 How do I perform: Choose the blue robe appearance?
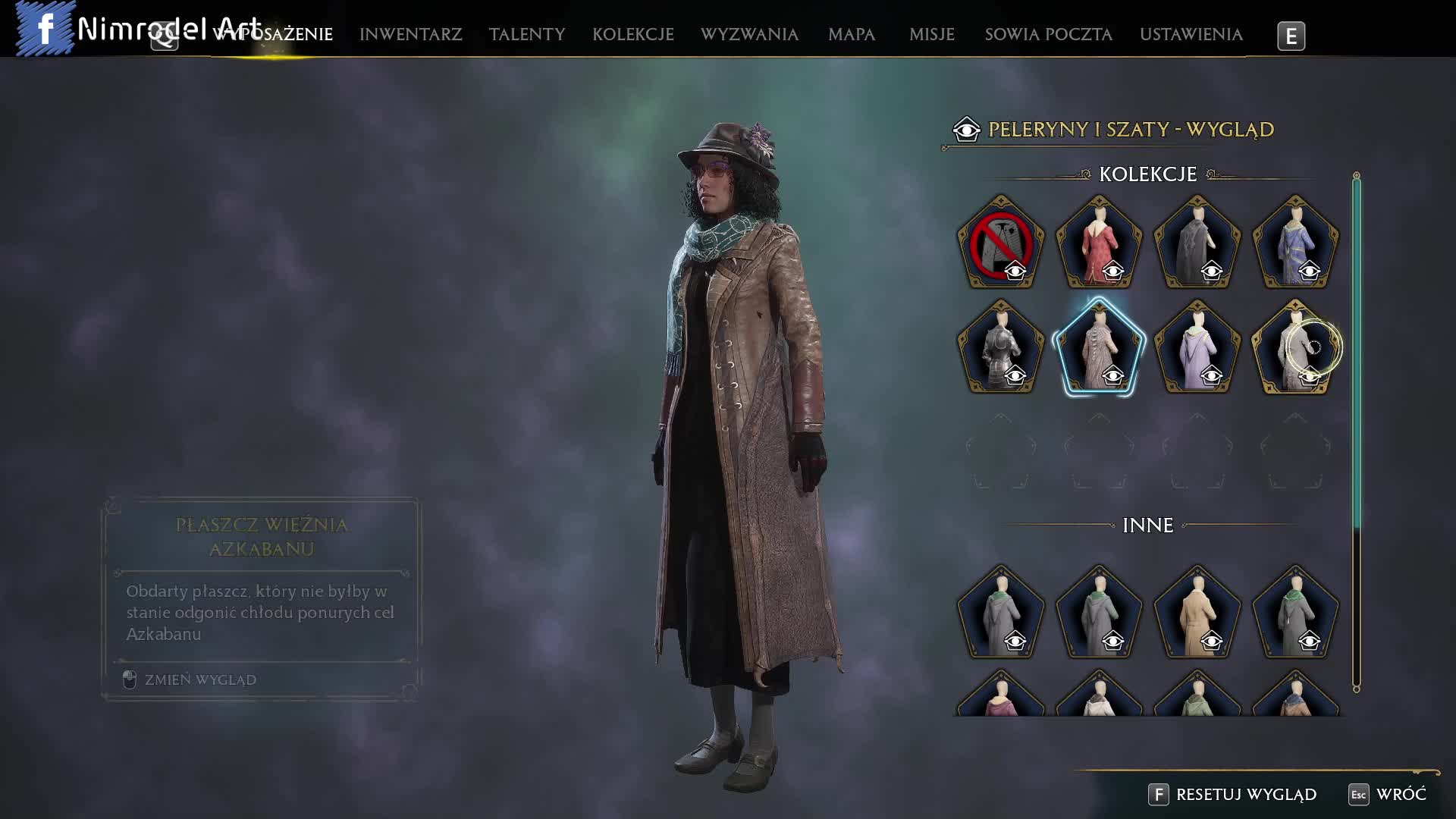tap(1295, 243)
